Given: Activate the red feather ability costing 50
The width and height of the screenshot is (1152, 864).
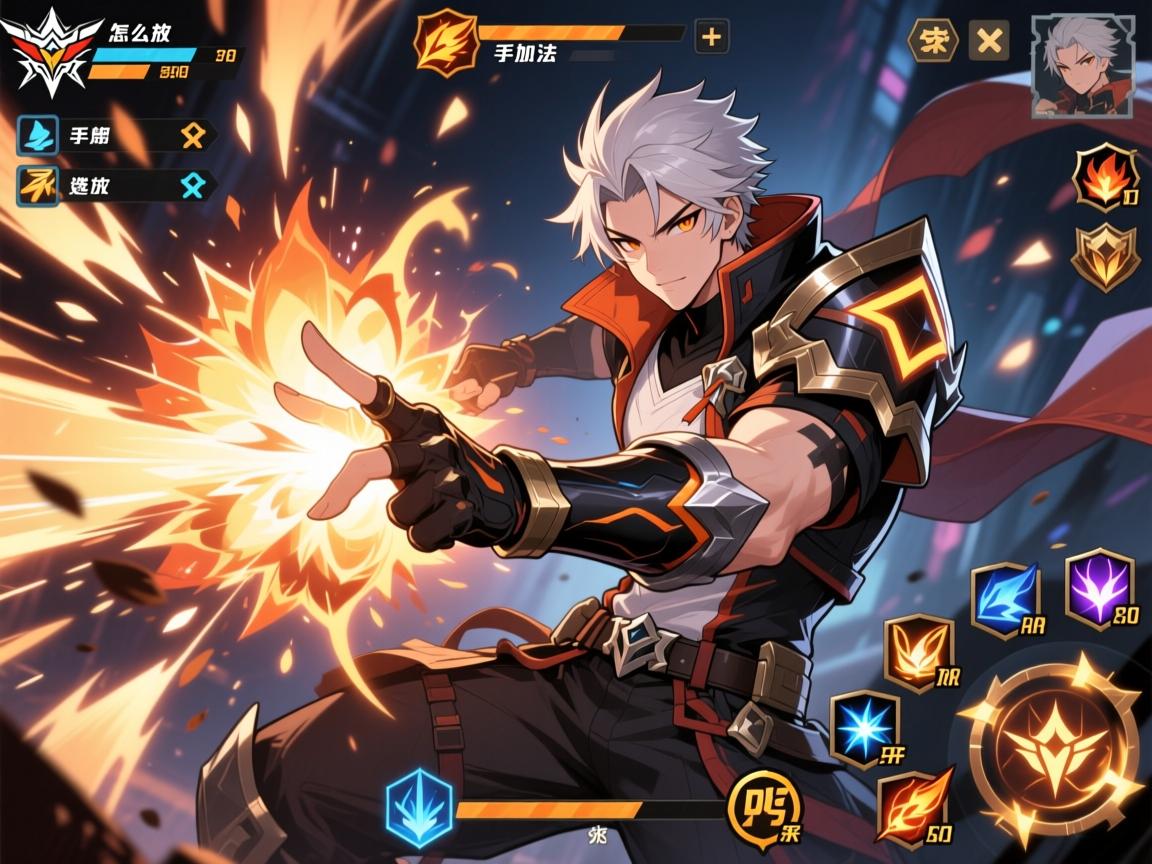Looking at the screenshot, I should click(x=911, y=805).
